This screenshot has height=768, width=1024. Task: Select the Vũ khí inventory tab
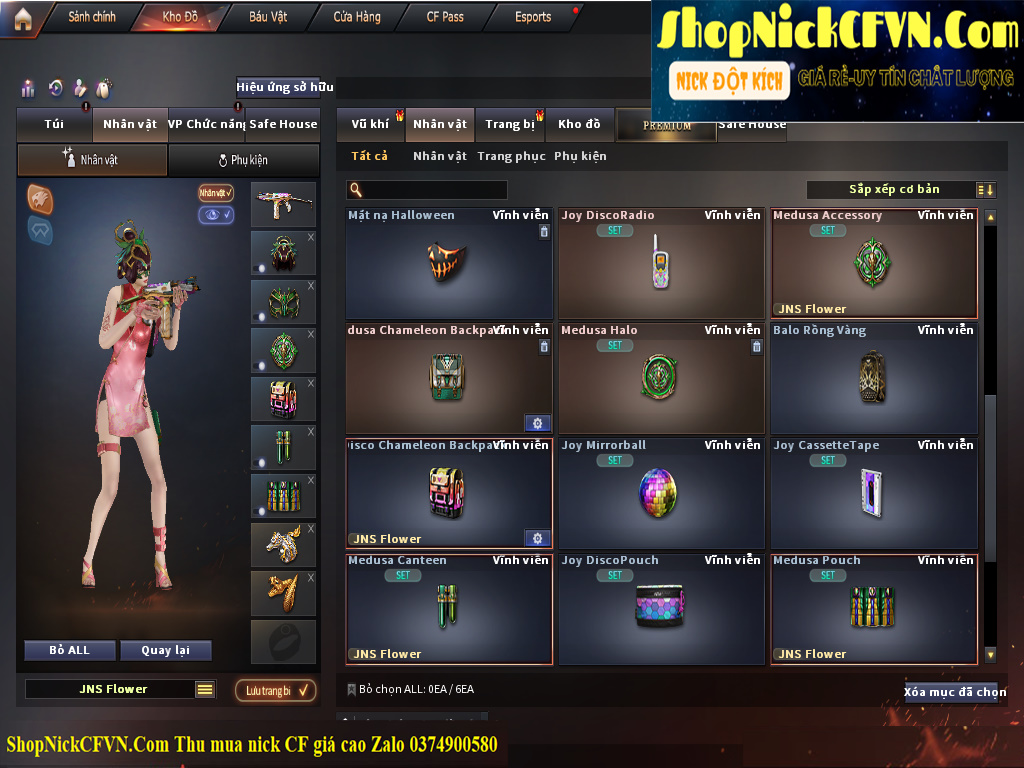pos(370,124)
